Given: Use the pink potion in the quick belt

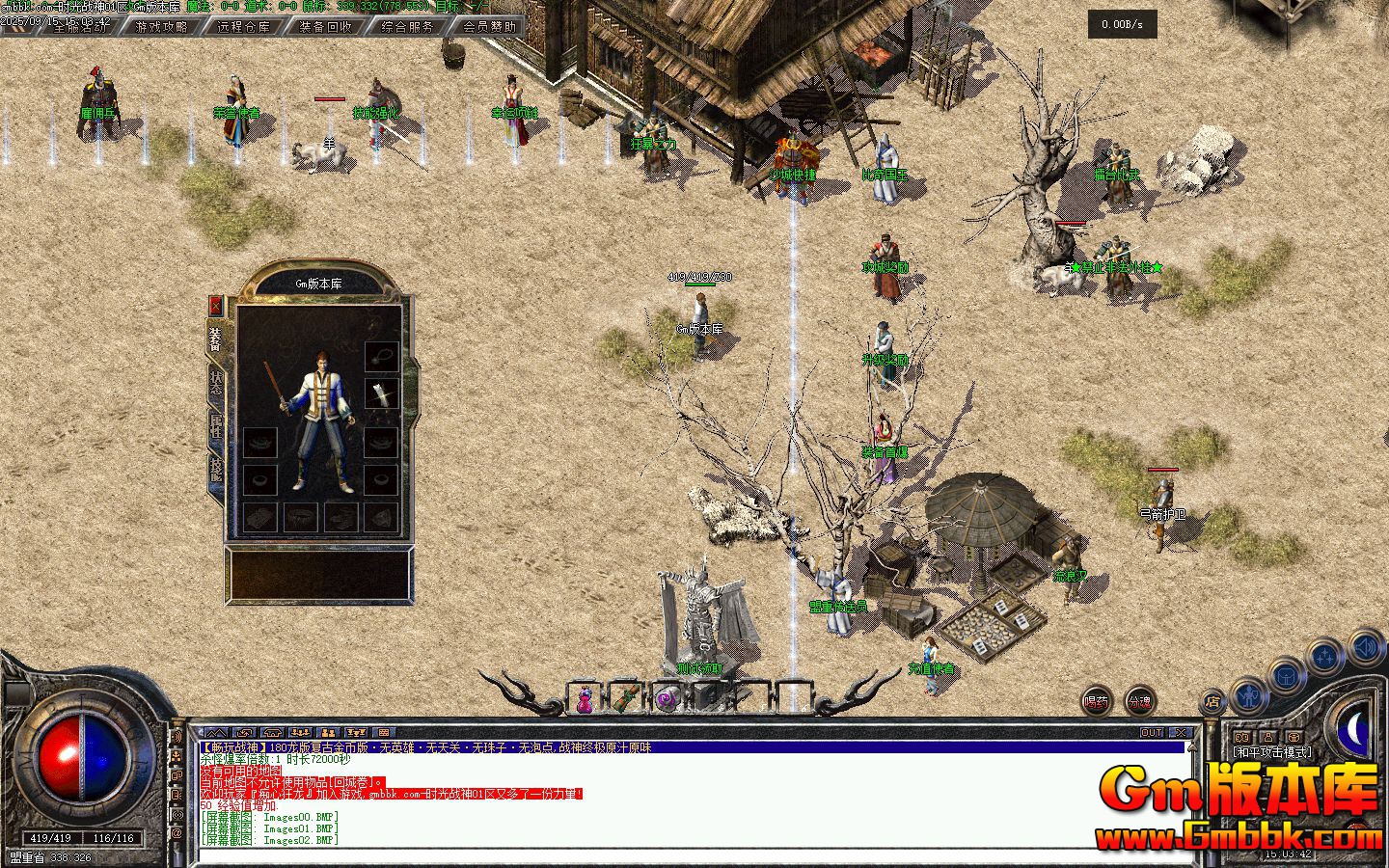Looking at the screenshot, I should pyautogui.click(x=585, y=699).
